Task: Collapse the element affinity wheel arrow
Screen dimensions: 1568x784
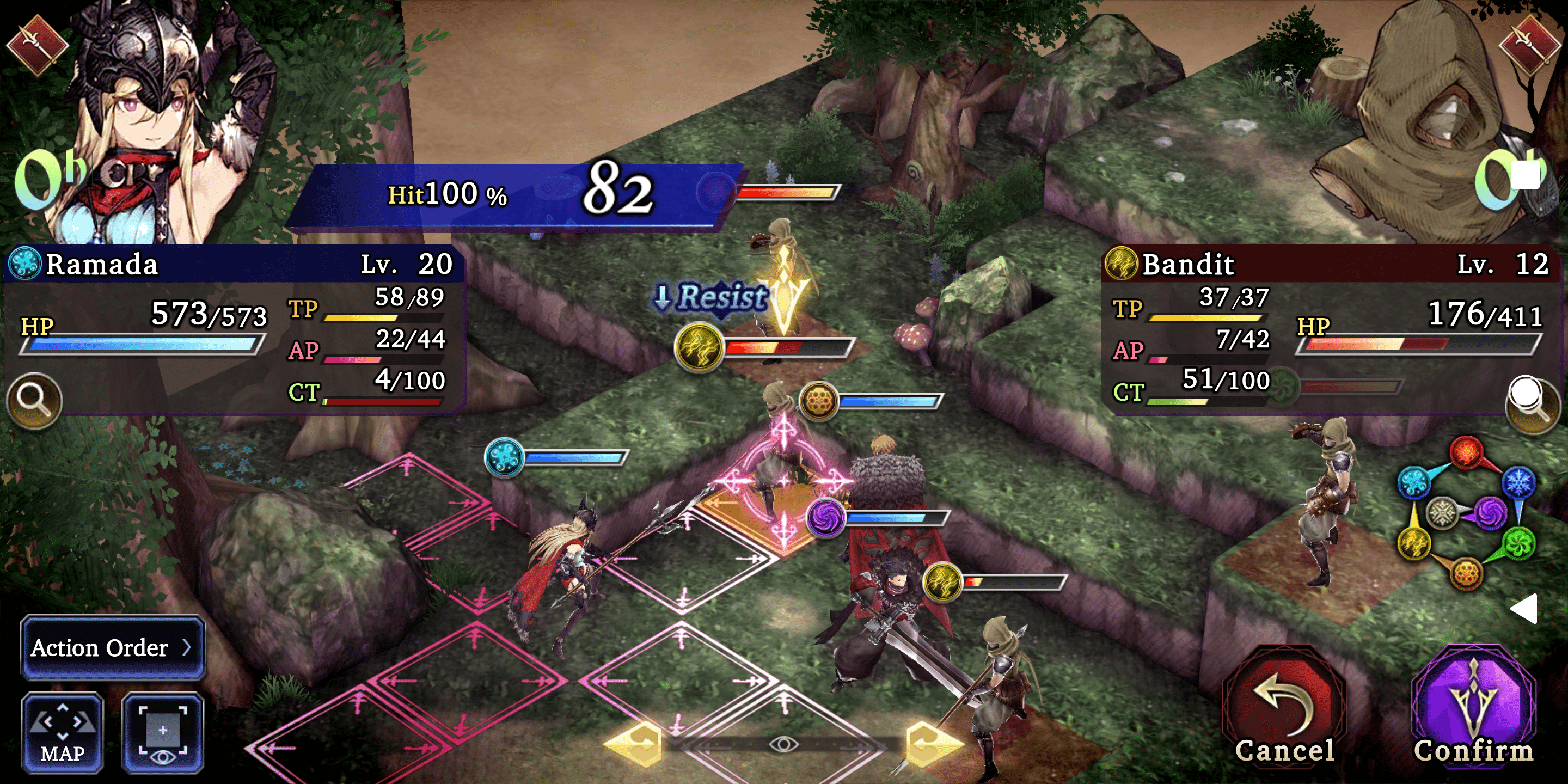Action: [1525, 608]
